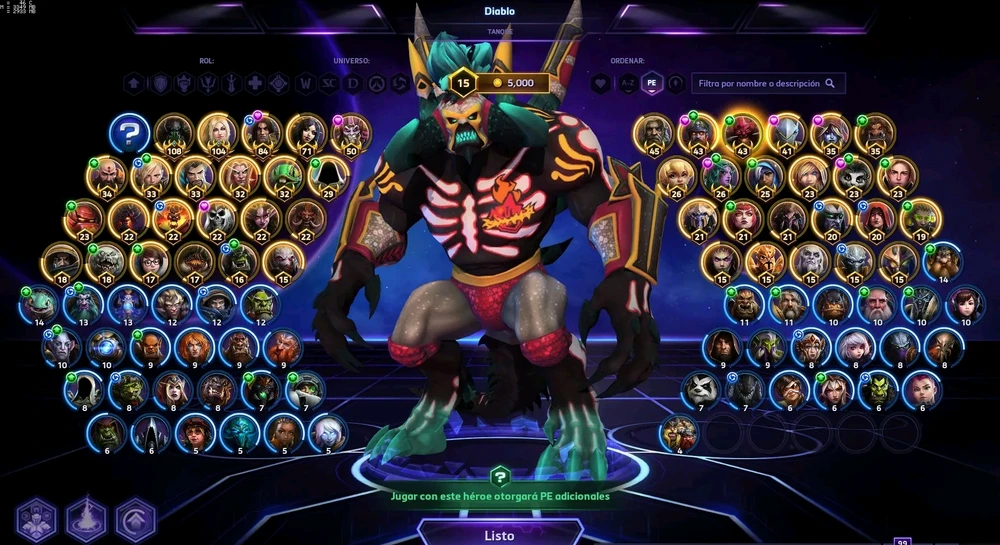The image size is (1000, 545).
Task: Pick the highlighted level 43 Diablo portrait
Action: tap(743, 132)
